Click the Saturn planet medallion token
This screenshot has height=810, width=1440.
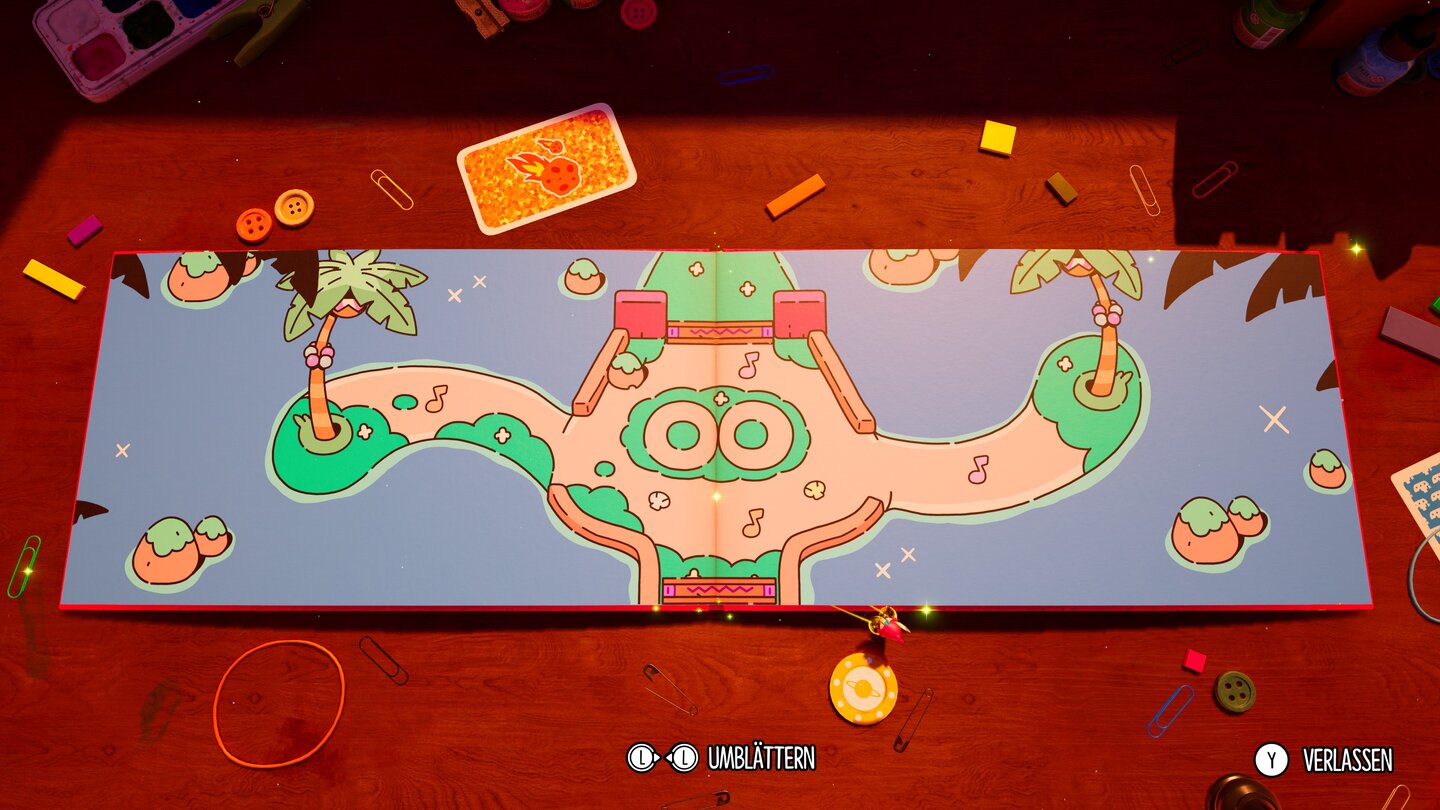pyautogui.click(x=864, y=688)
